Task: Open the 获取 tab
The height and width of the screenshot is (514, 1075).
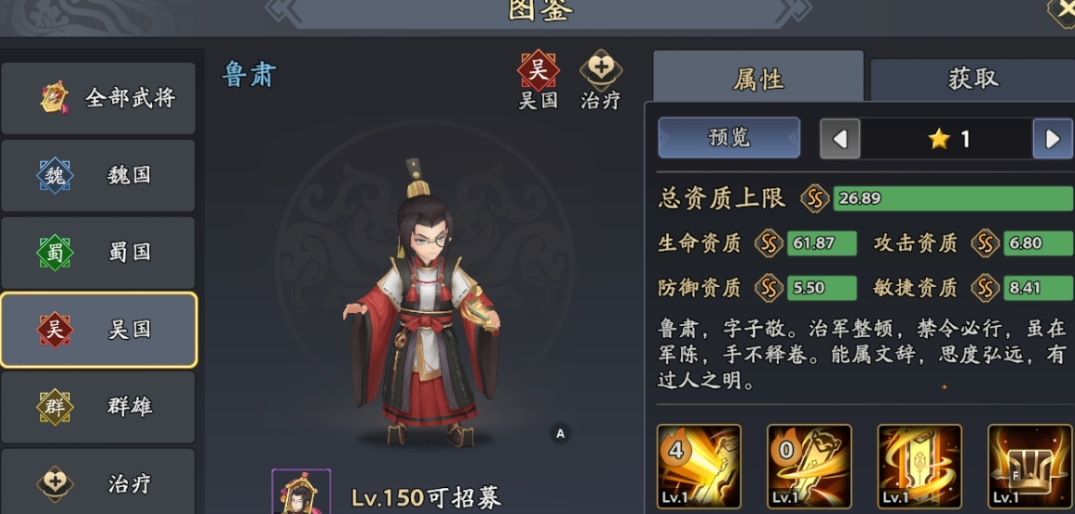Action: (x=972, y=79)
